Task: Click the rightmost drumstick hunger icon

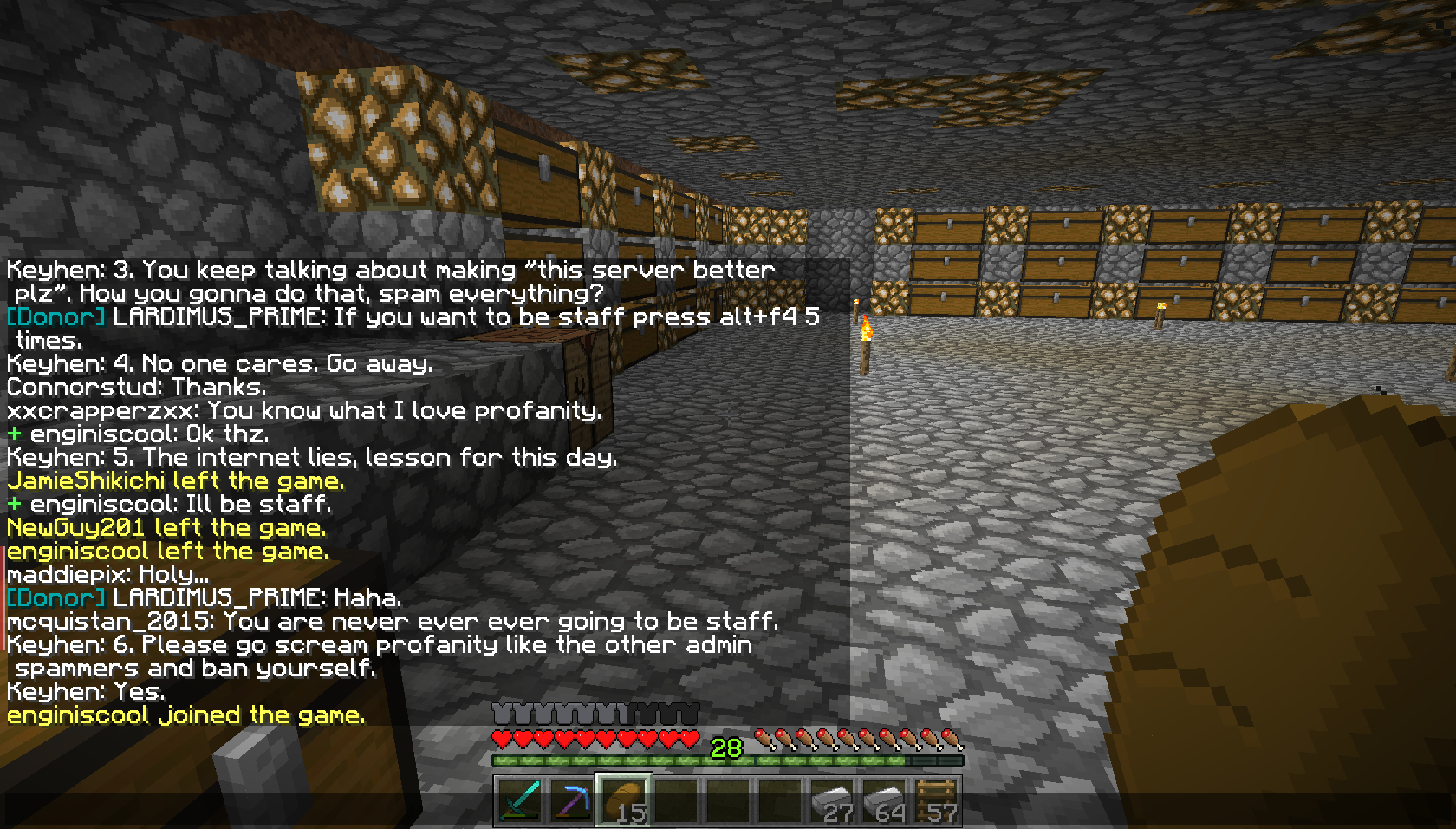Action: click(x=952, y=740)
